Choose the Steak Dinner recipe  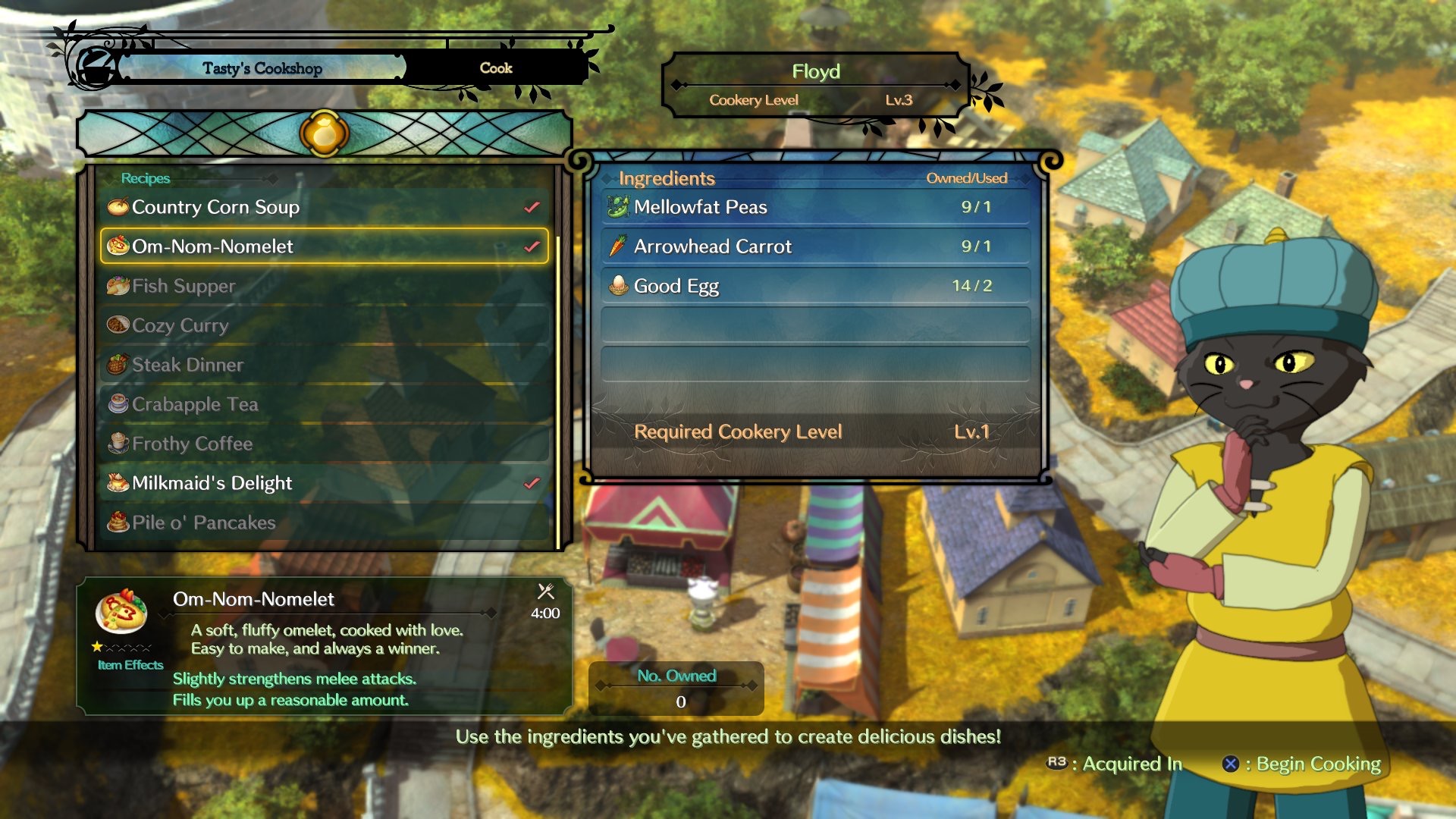click(x=324, y=365)
